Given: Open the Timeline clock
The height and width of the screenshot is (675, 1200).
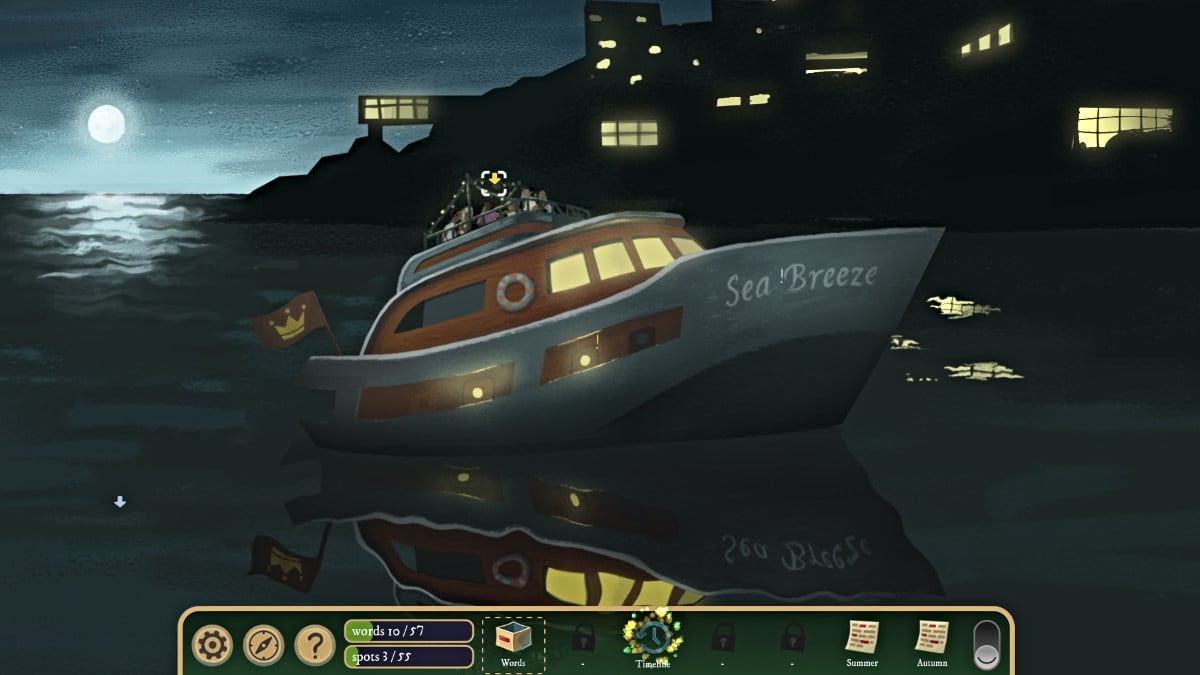Looking at the screenshot, I should pos(652,636).
